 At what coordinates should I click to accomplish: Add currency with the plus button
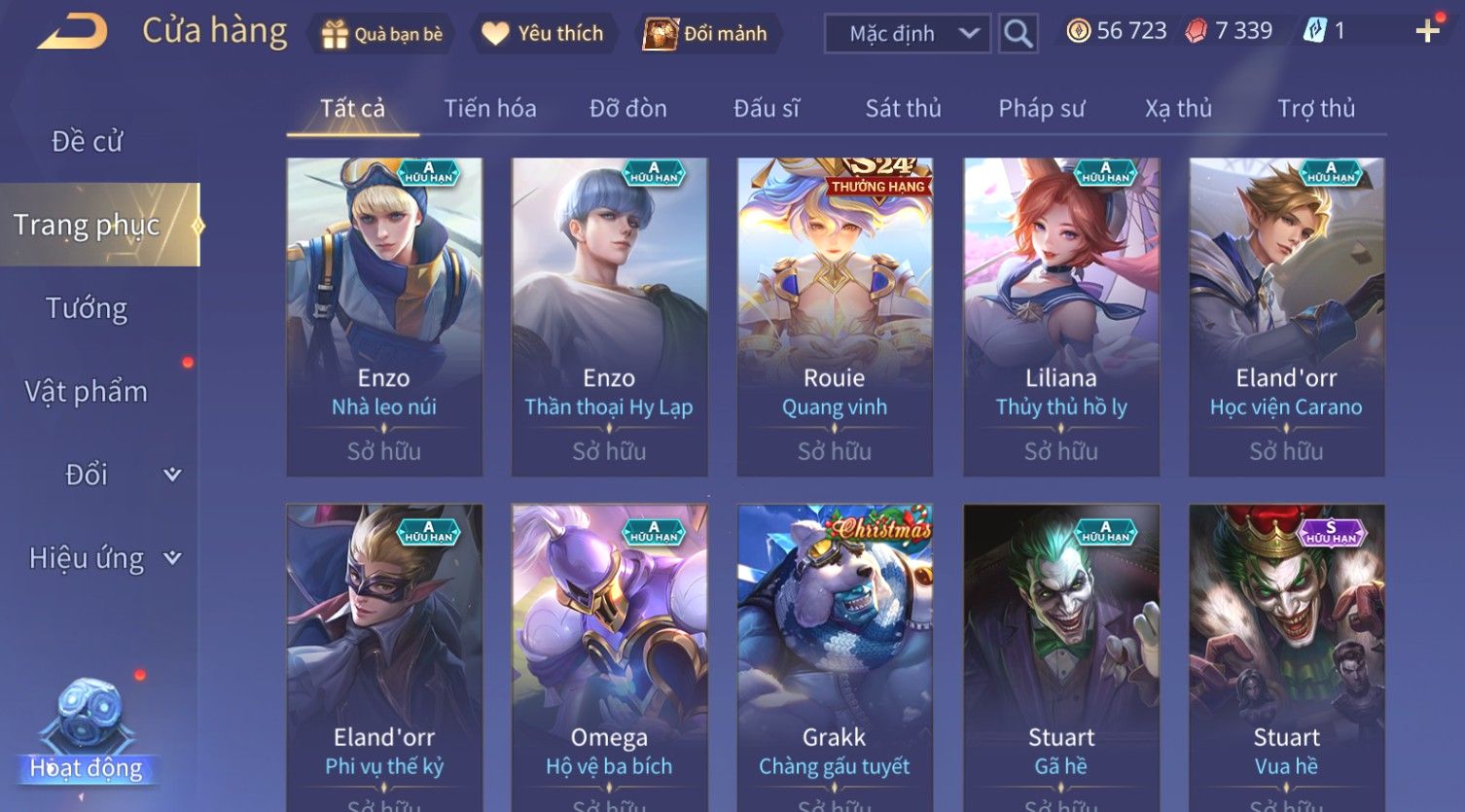1427,32
